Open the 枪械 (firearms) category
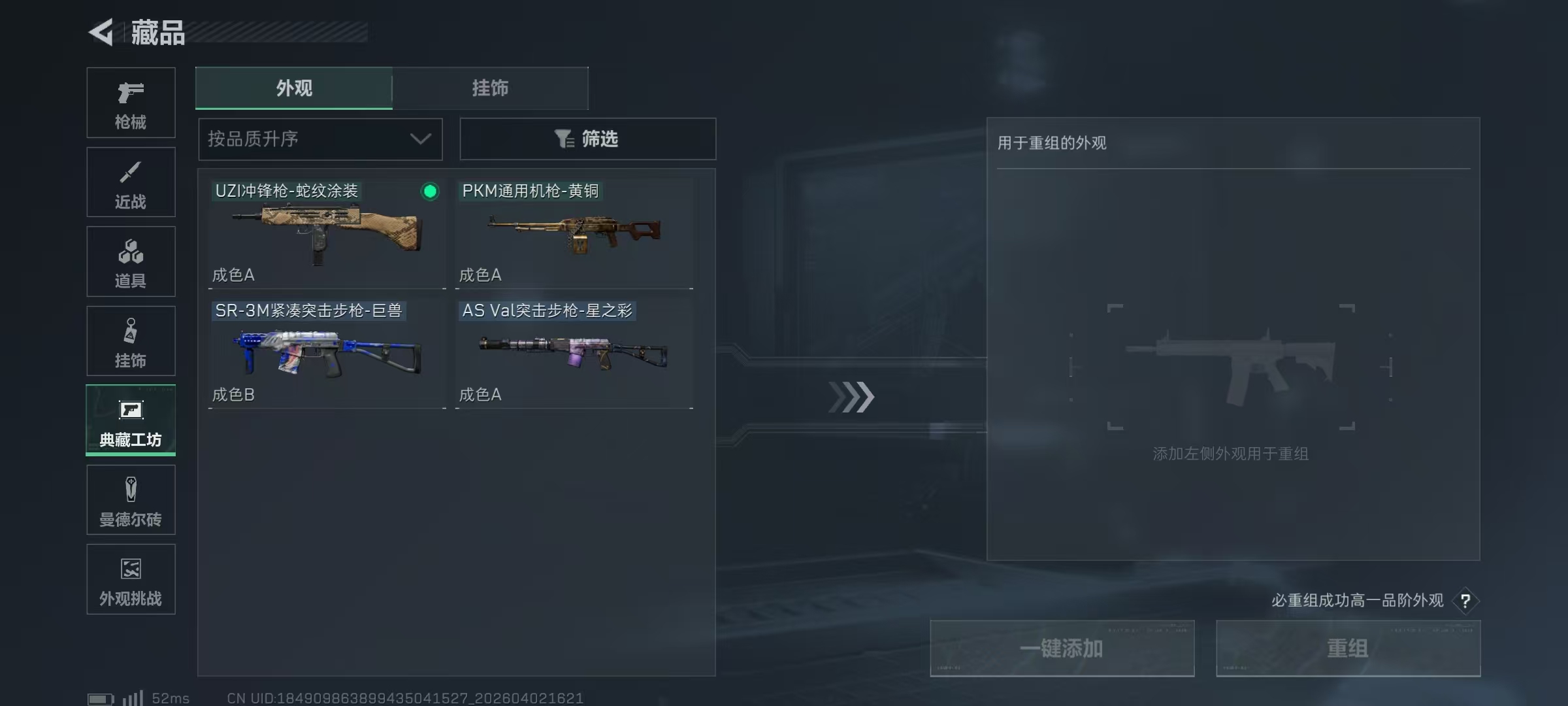 [131, 103]
